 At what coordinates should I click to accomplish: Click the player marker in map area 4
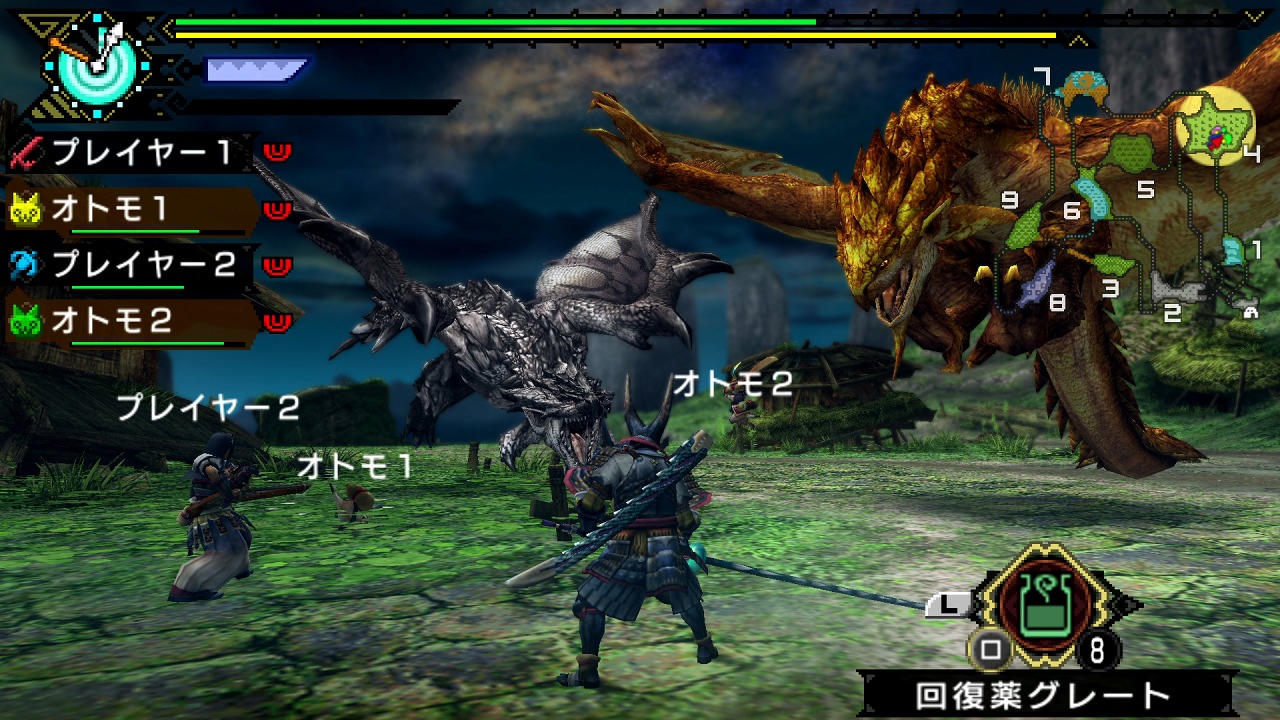tap(1215, 137)
